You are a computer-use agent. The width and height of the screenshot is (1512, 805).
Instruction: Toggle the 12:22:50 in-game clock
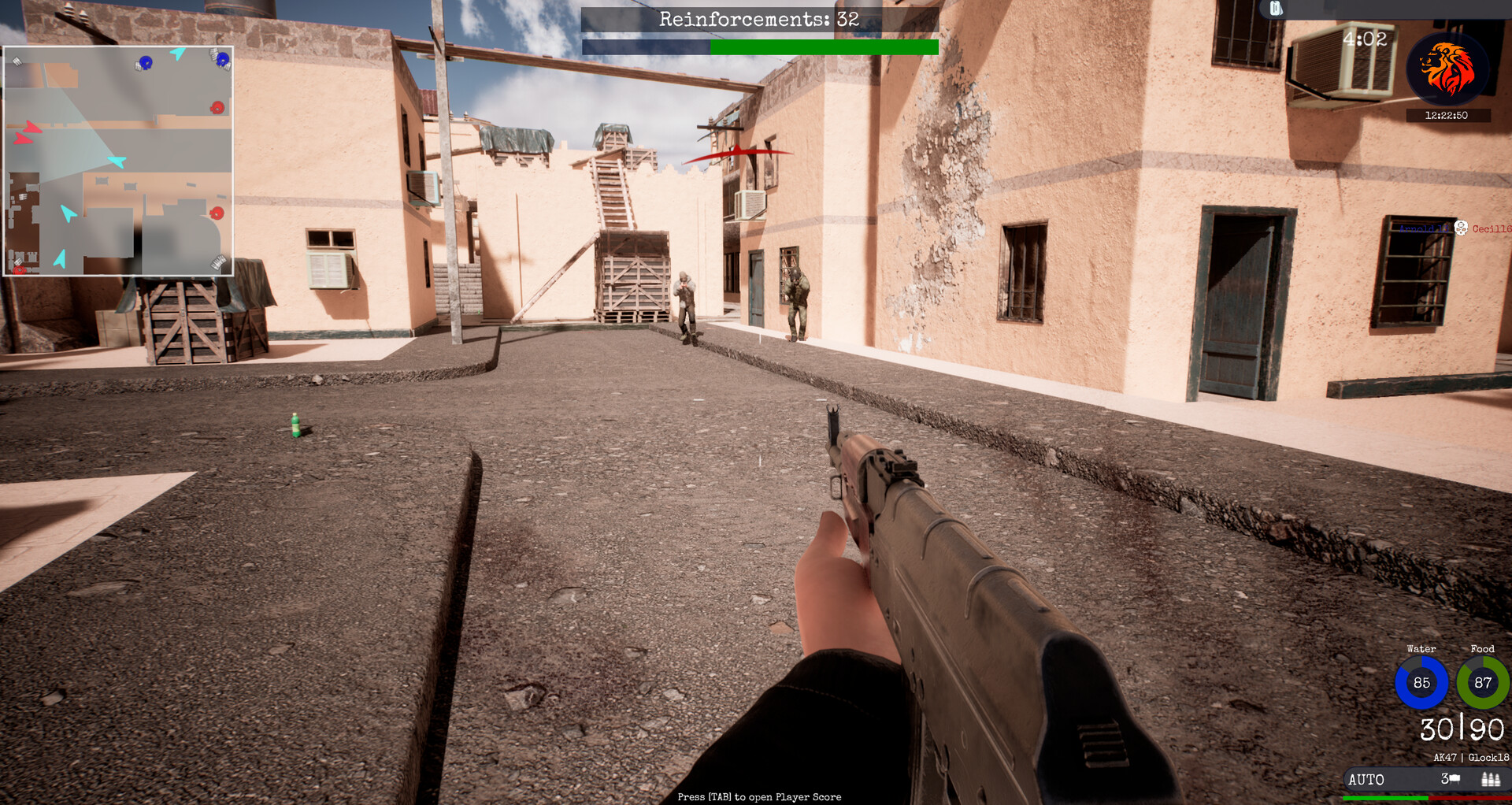point(1447,115)
